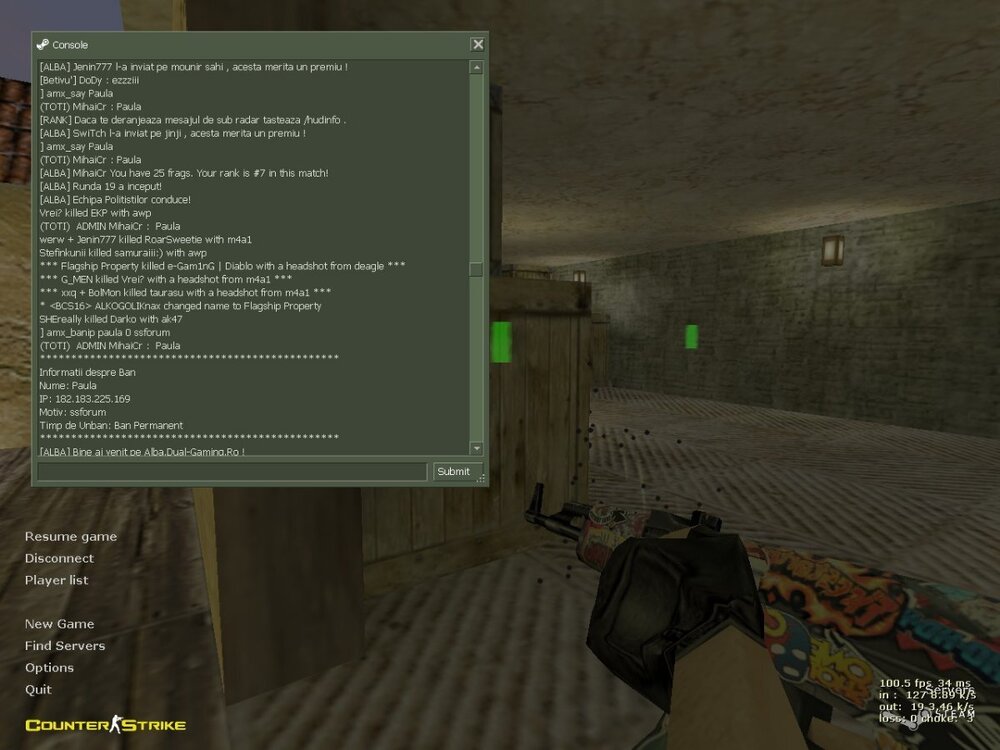Start a New Game
This screenshot has width=1000, height=750.
click(x=59, y=625)
